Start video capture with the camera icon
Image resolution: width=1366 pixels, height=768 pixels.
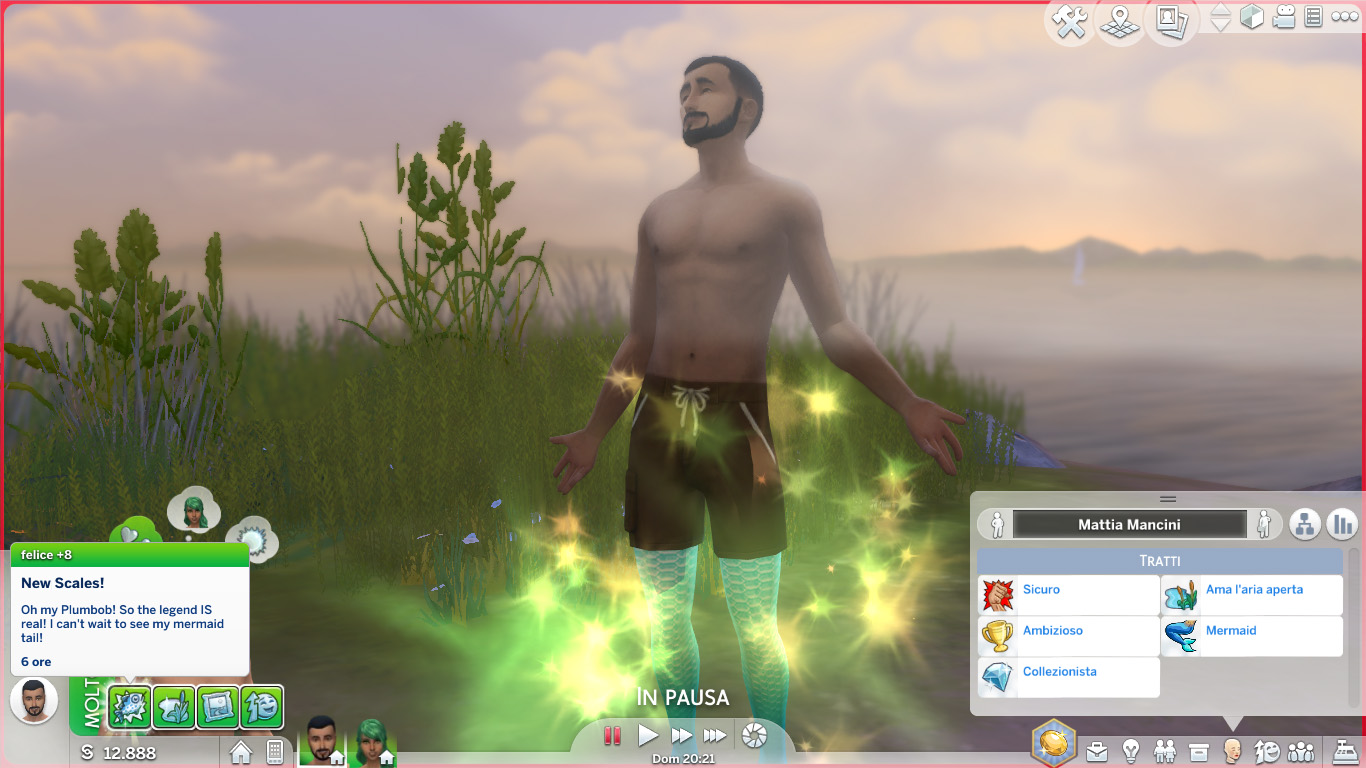tap(1284, 18)
